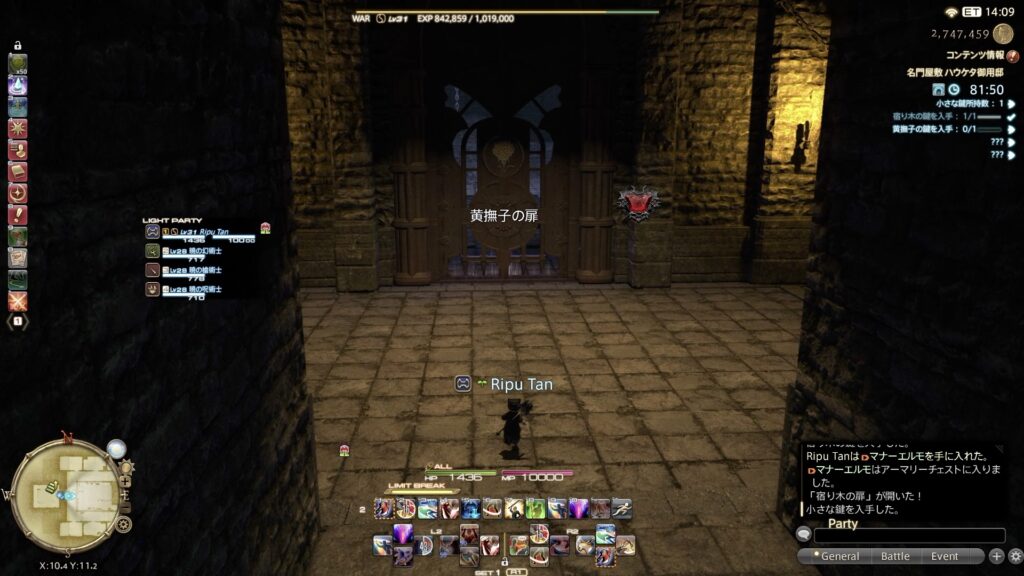
Task: Select the red sunburst side menu icon
Action: click(x=18, y=129)
